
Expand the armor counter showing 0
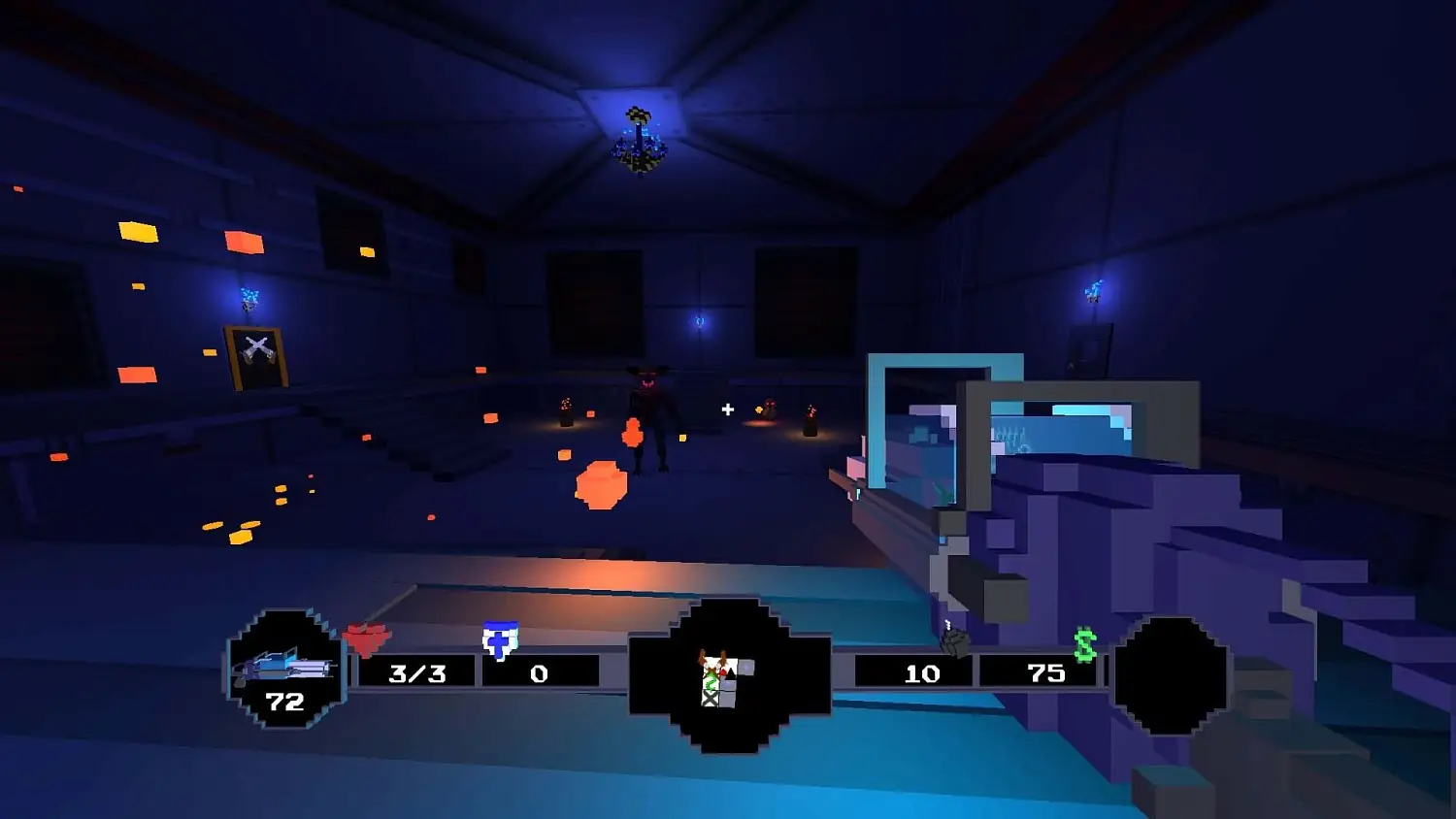pyautogui.click(x=540, y=672)
